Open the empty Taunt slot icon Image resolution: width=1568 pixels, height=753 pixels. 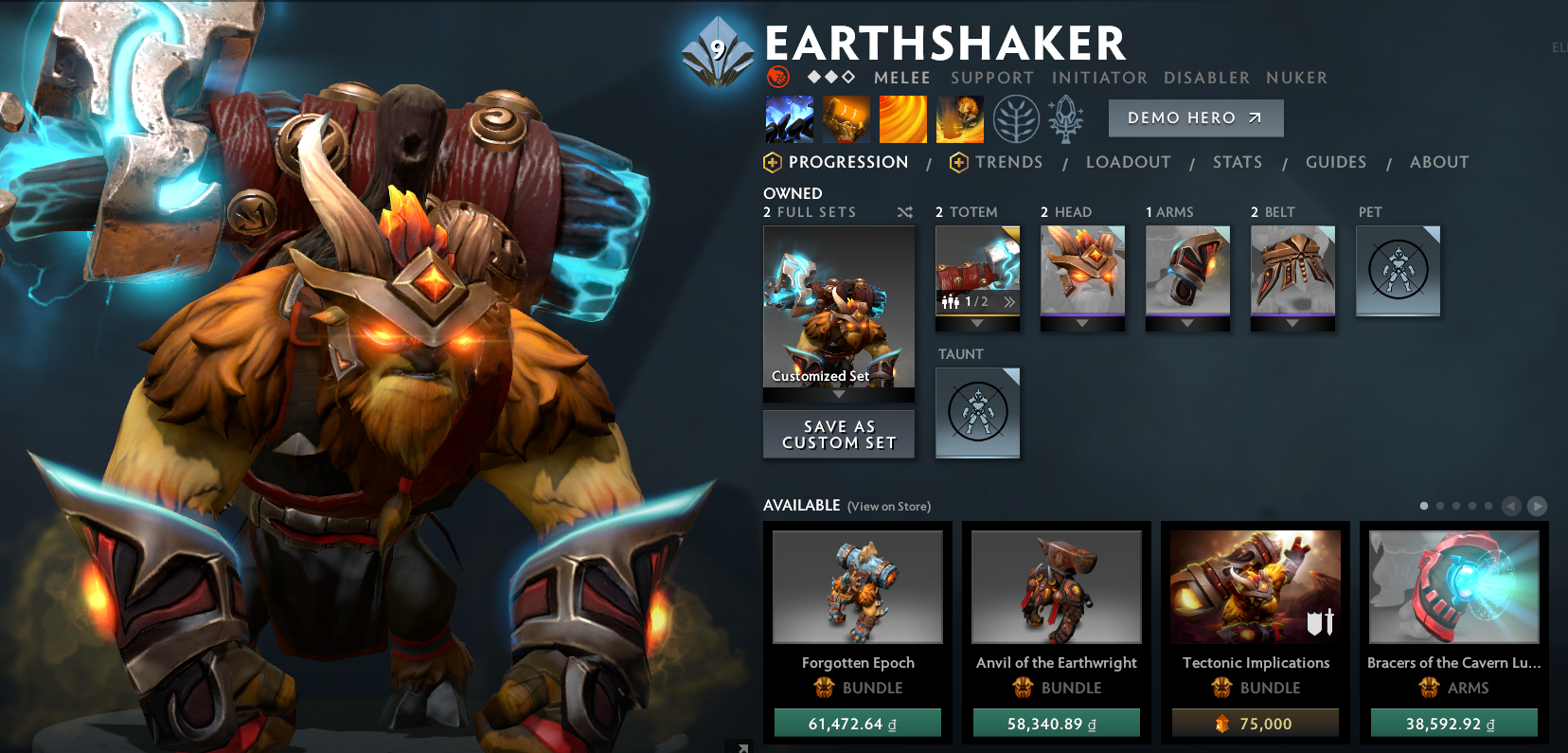(977, 413)
